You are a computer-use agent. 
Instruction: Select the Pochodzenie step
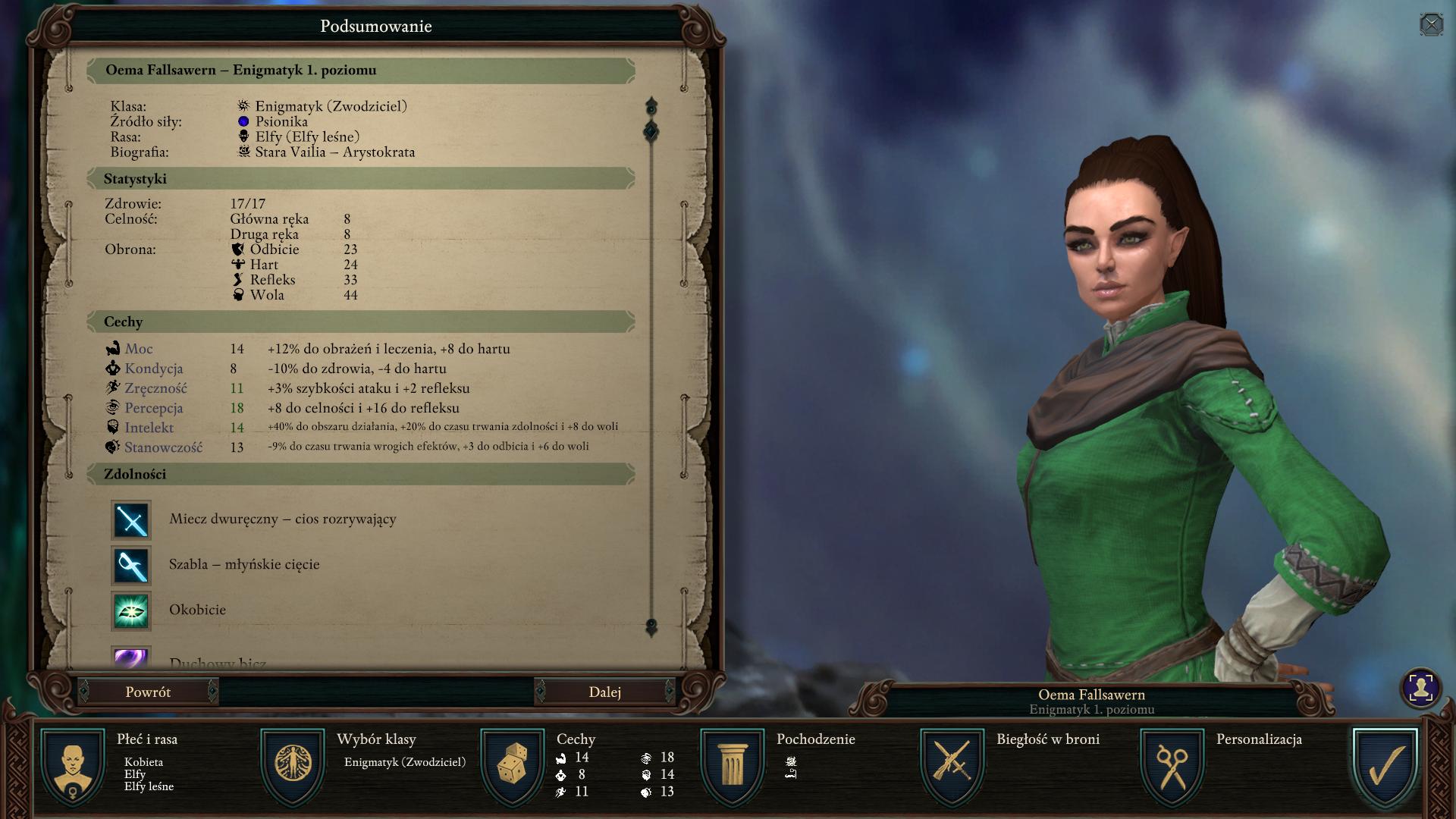click(733, 764)
